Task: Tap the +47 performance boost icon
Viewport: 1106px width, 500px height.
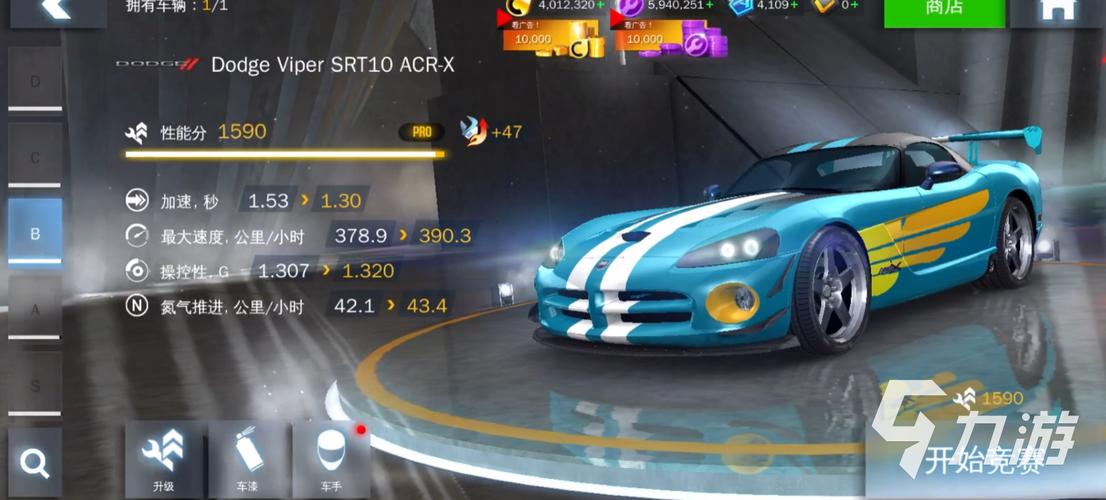Action: [x=472, y=131]
